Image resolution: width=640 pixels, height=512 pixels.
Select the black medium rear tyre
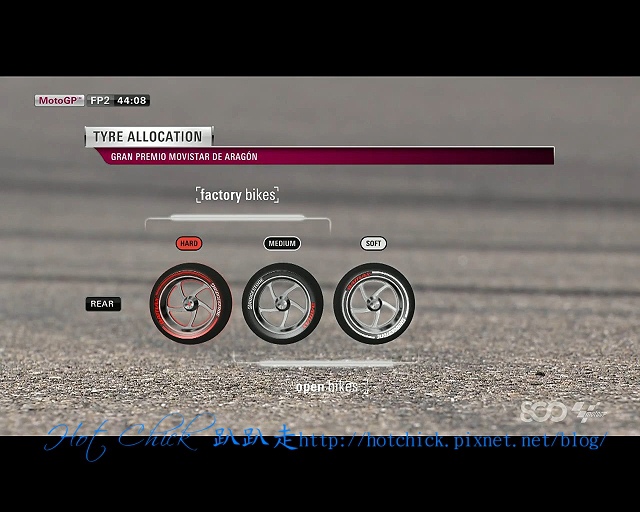tap(282, 304)
